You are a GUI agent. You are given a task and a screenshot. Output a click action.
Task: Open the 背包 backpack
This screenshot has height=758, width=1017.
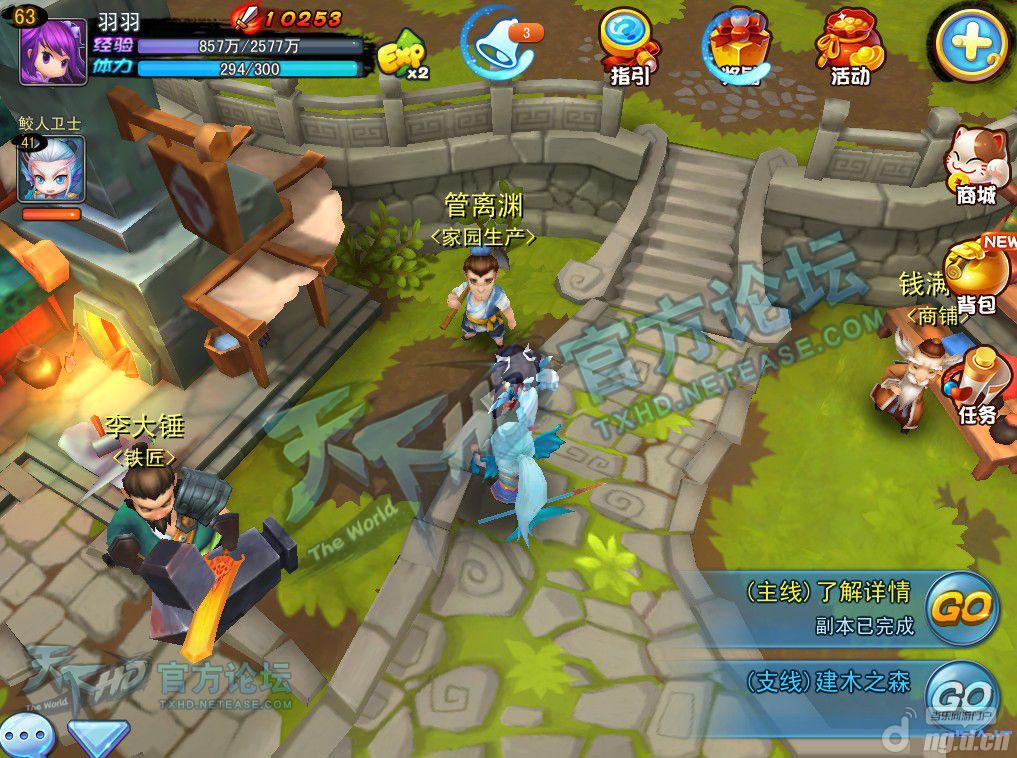(976, 275)
